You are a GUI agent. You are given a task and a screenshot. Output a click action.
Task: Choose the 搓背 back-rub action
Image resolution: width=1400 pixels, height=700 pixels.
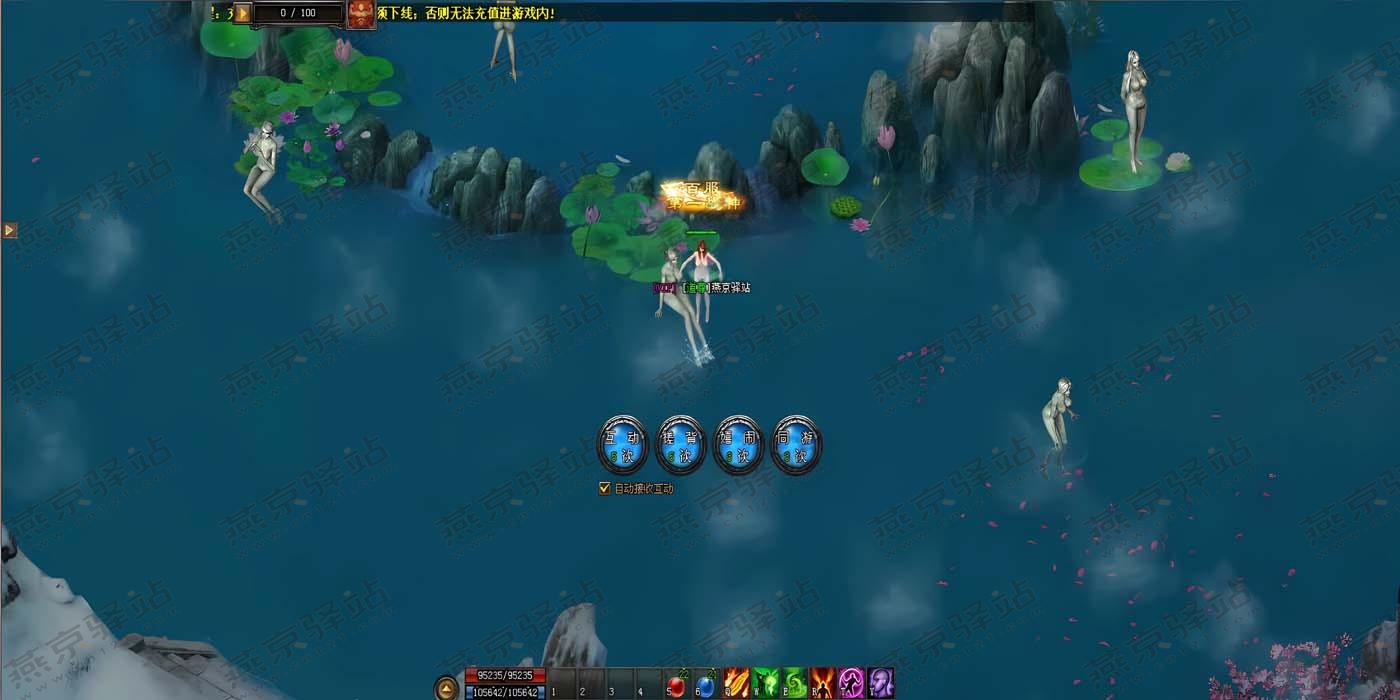click(x=681, y=445)
